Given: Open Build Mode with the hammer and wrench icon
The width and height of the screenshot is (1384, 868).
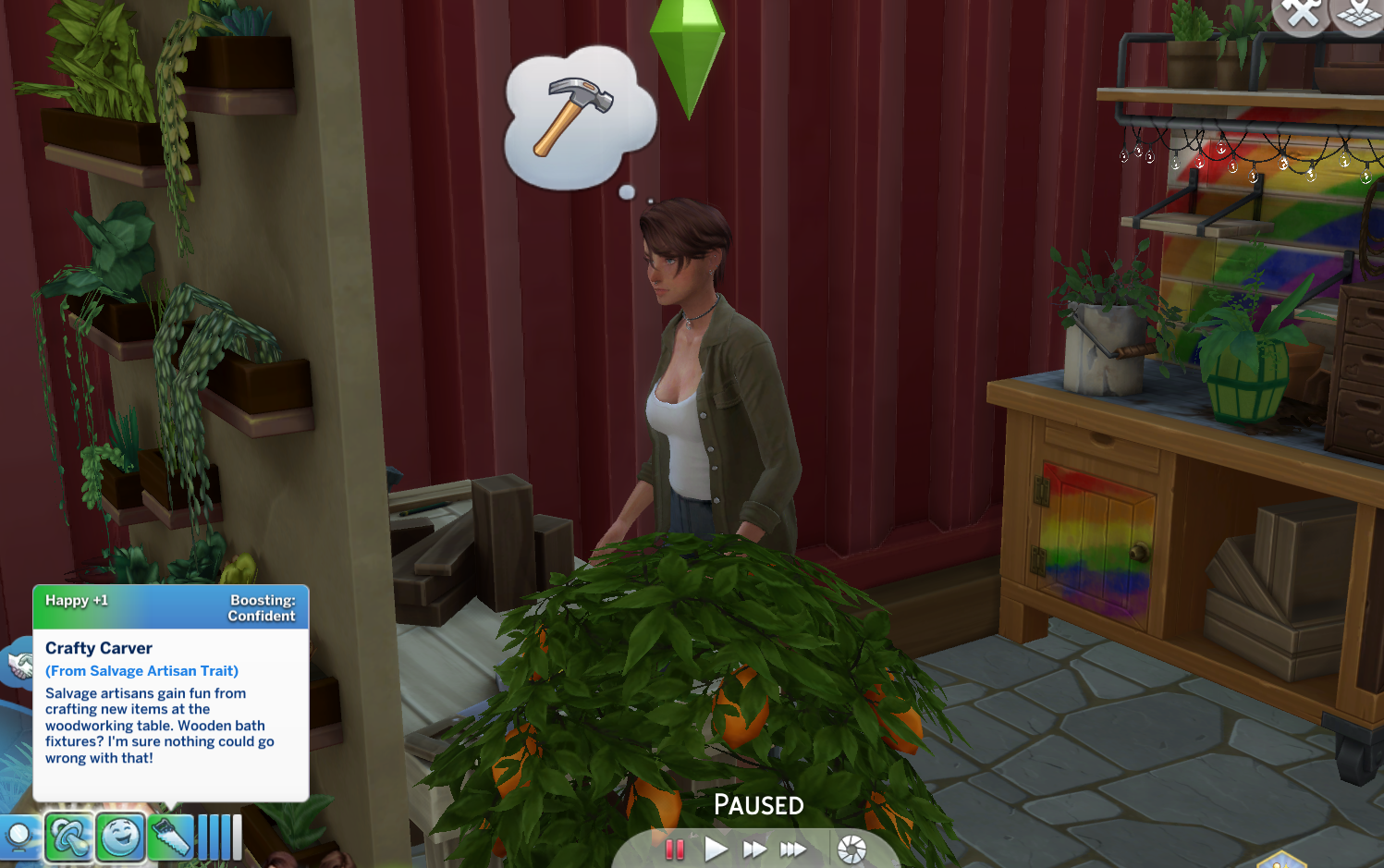Looking at the screenshot, I should [1303, 13].
